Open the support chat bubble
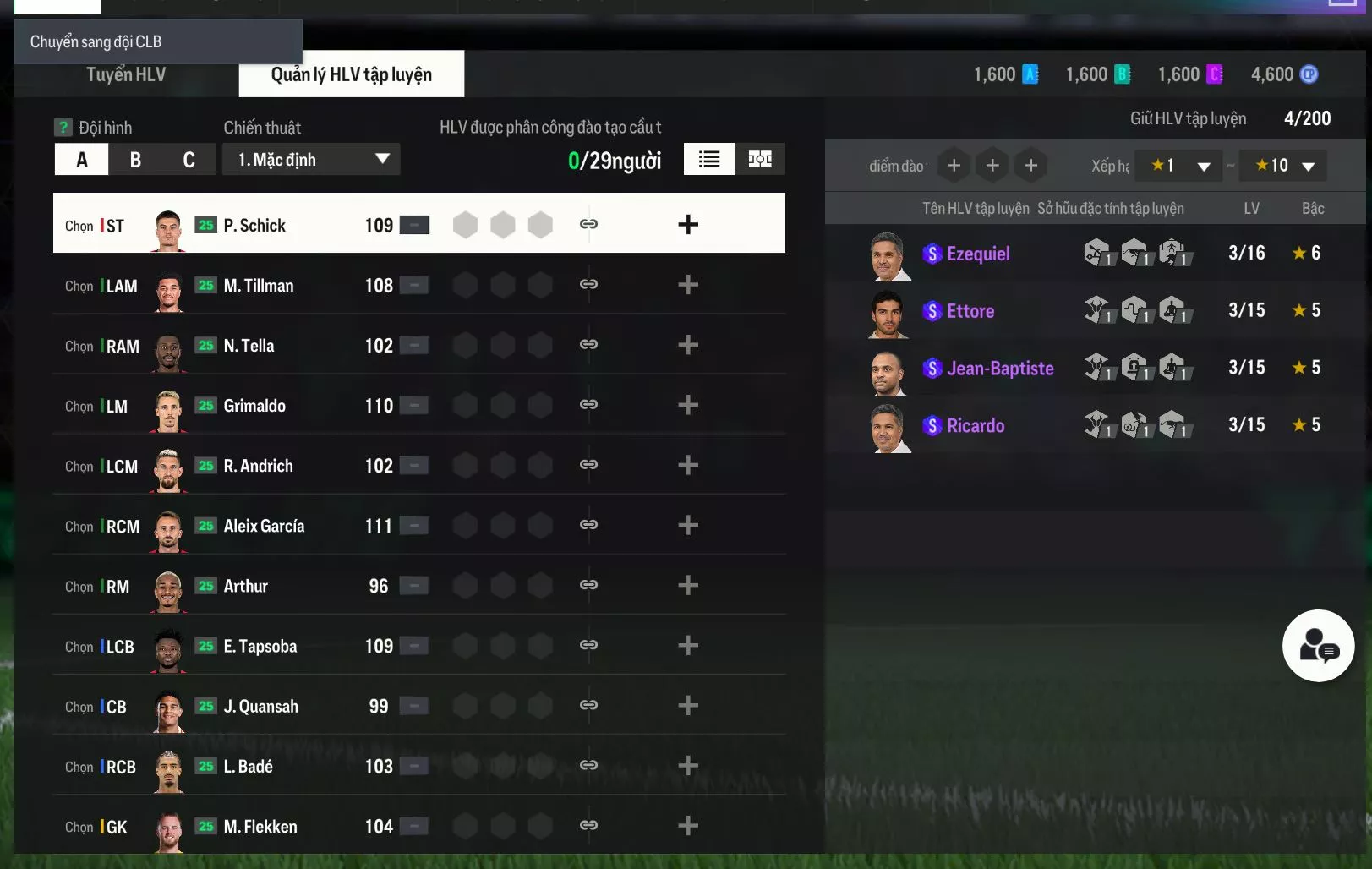 (x=1318, y=646)
